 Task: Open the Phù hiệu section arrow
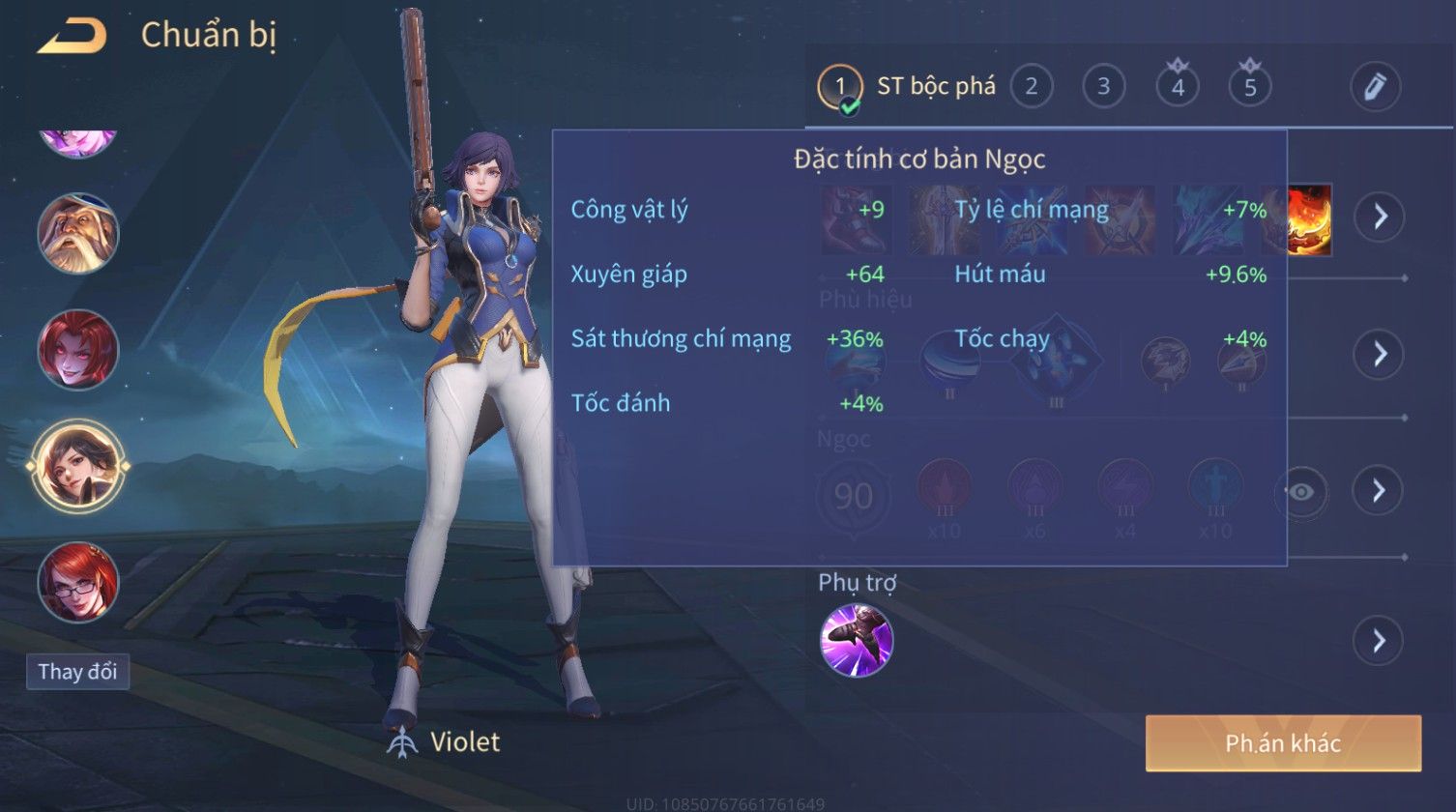(x=1379, y=354)
